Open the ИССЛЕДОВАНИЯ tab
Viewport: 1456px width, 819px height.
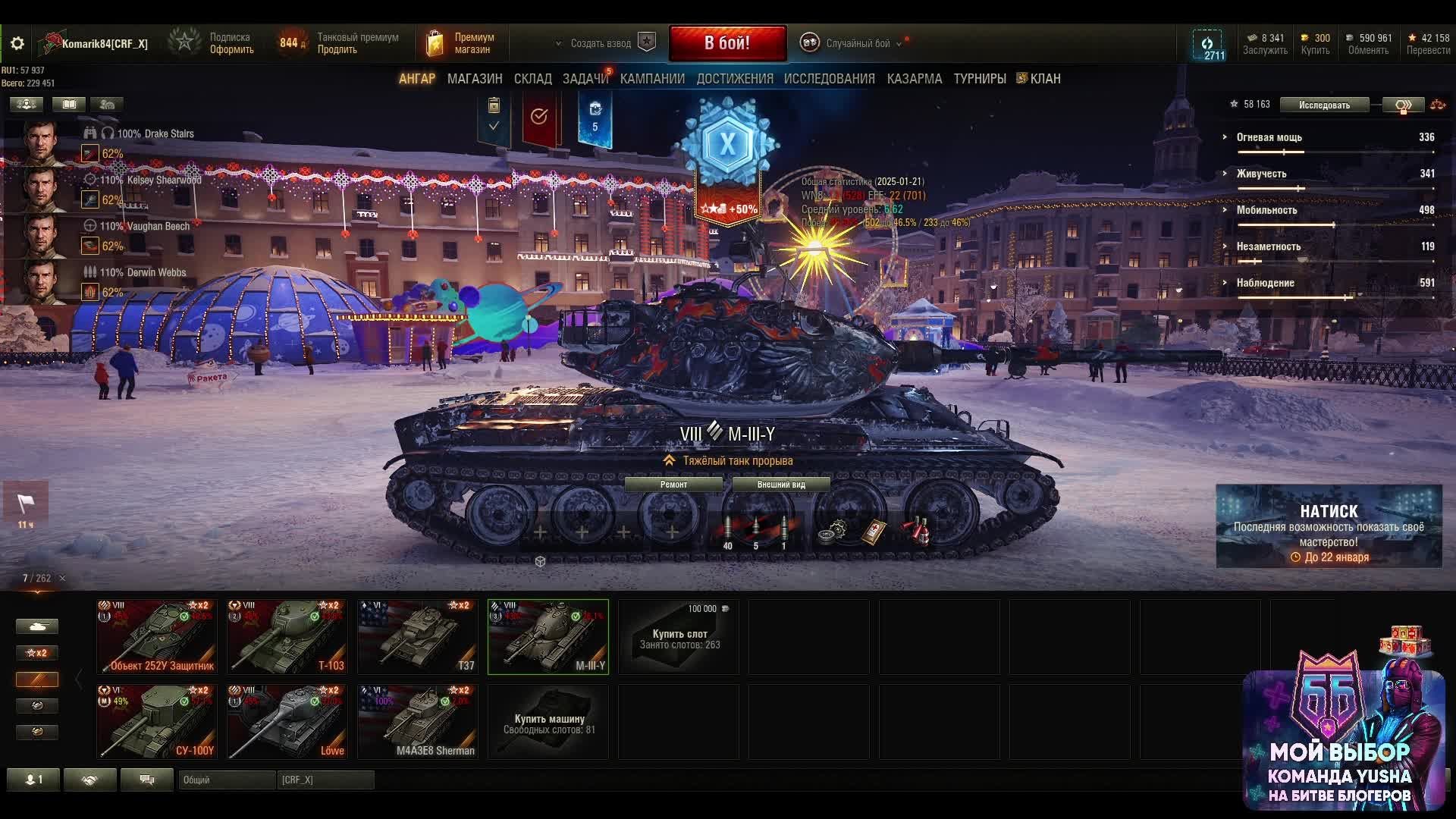829,79
